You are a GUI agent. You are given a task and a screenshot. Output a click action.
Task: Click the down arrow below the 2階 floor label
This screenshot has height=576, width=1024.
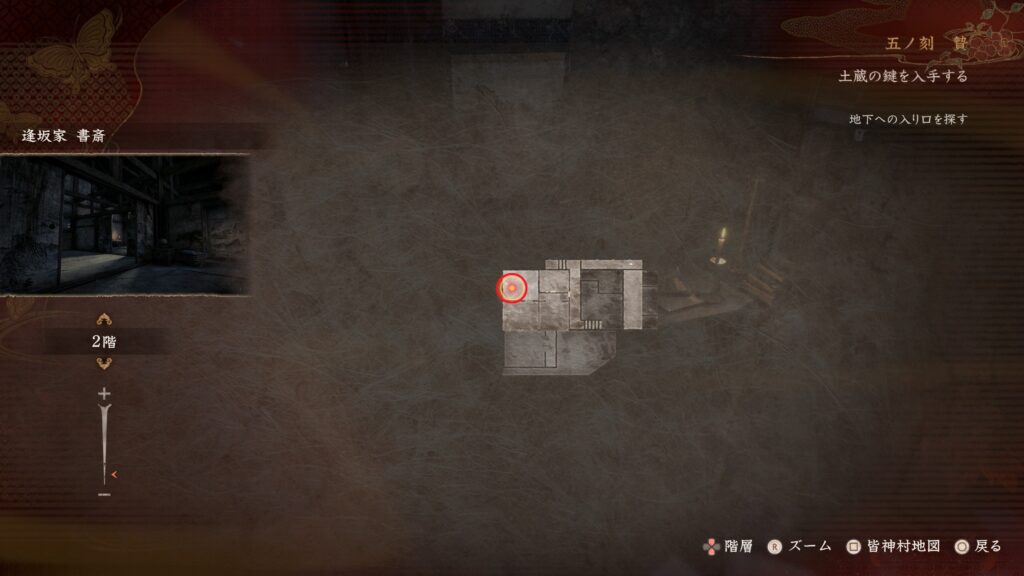pos(104,363)
